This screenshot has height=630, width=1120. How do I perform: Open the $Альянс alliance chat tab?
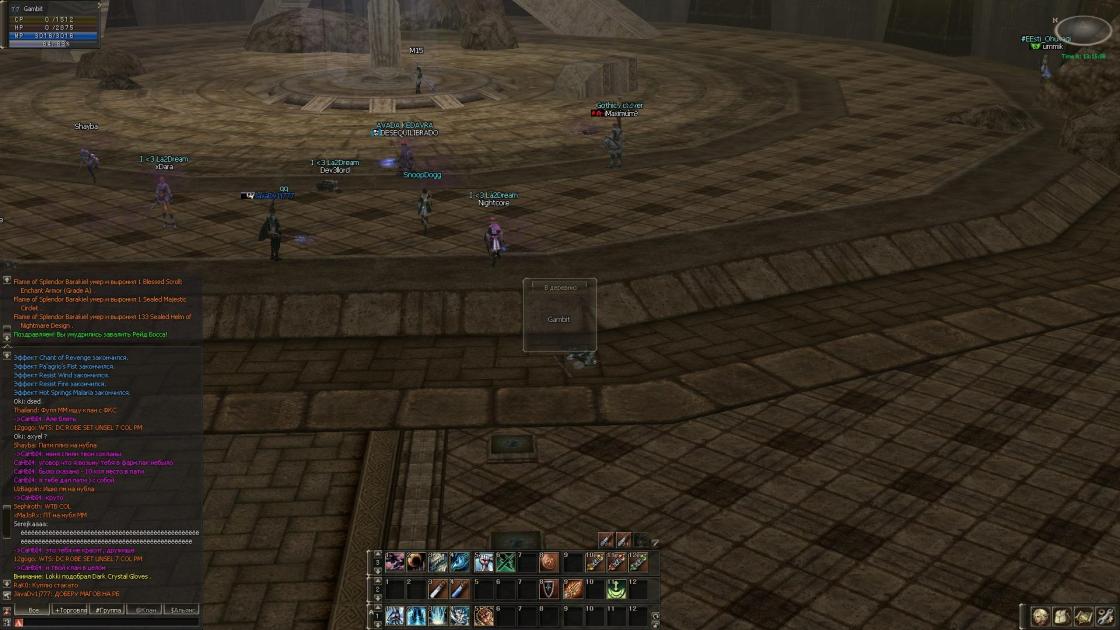pos(183,609)
